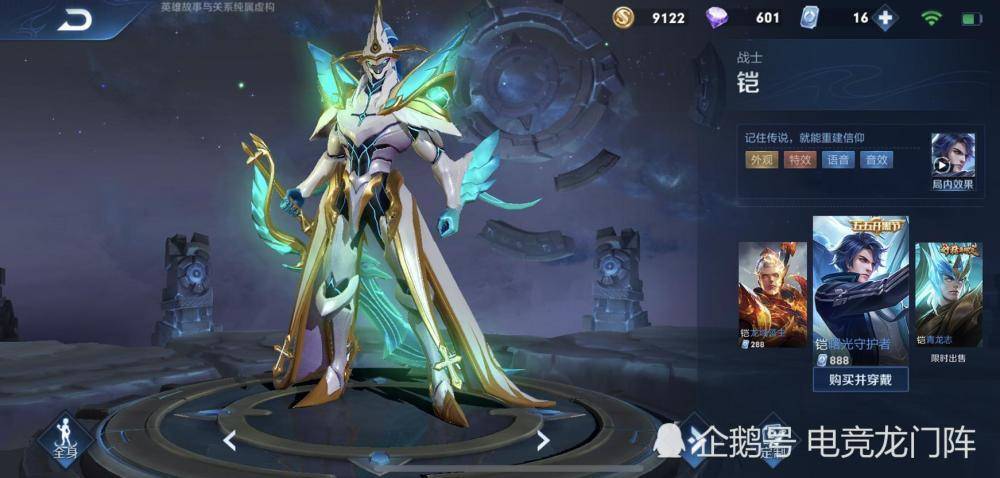Viewport: 1000px width, 478px height.
Task: Add more vouchers with the plus button
Action: tap(883, 18)
